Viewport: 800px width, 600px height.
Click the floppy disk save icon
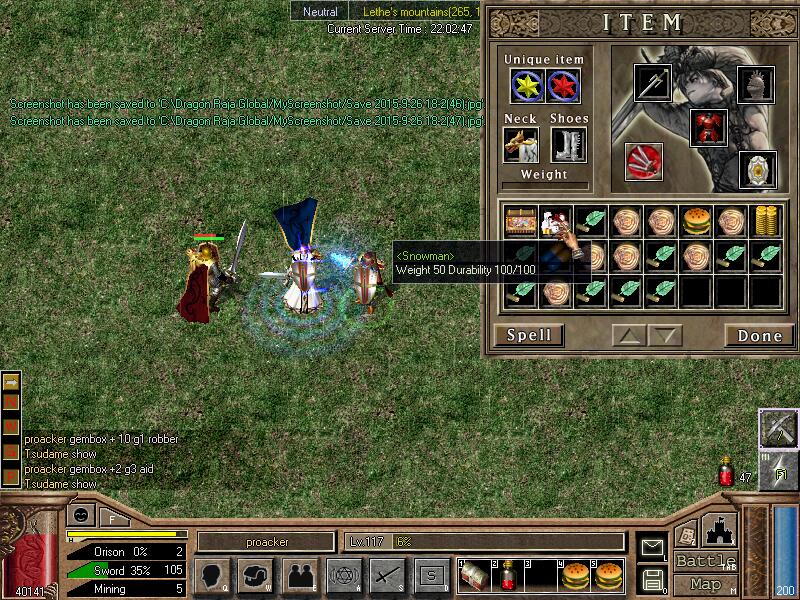652,578
